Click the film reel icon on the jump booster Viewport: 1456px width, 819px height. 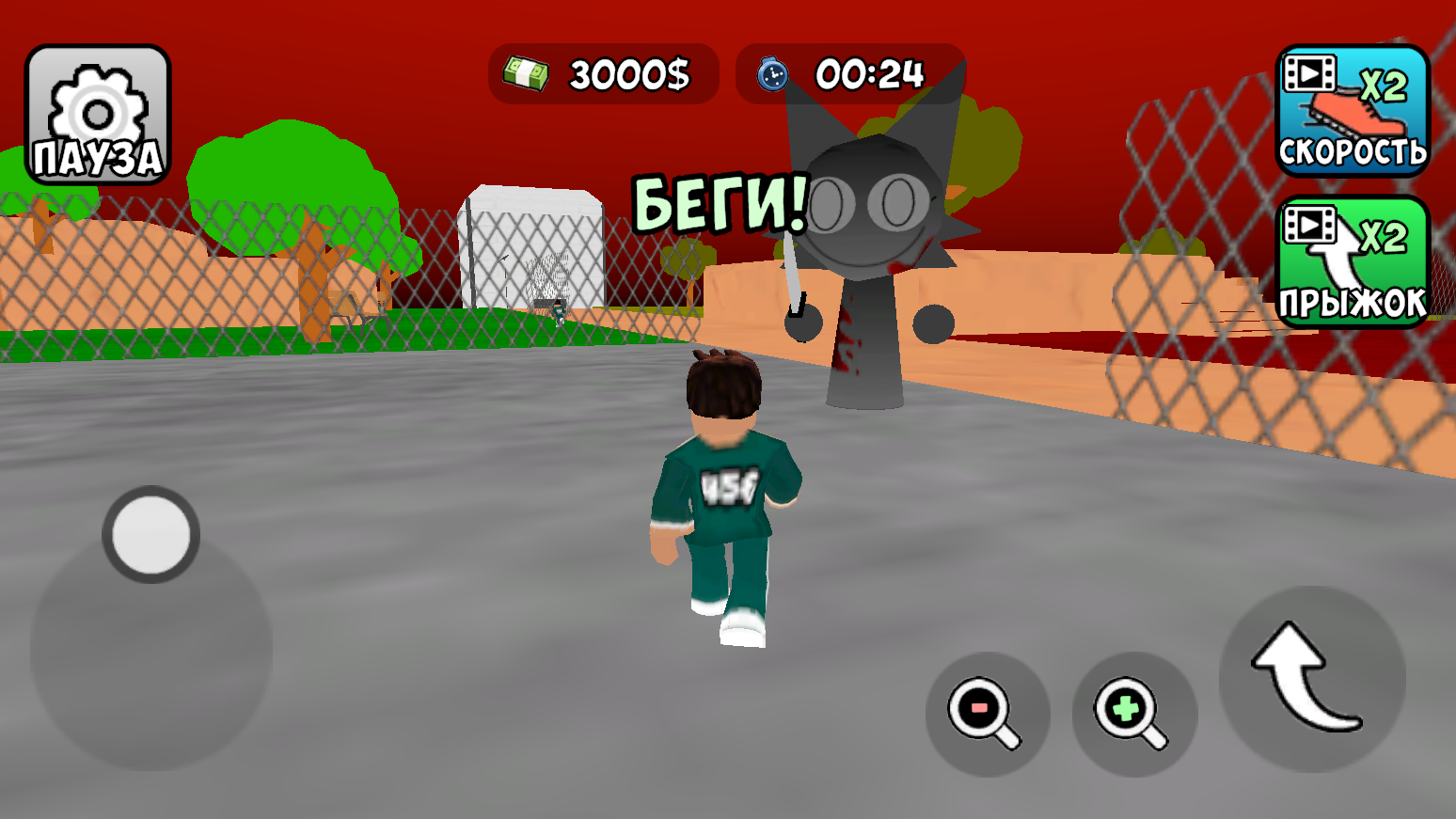point(1311,225)
